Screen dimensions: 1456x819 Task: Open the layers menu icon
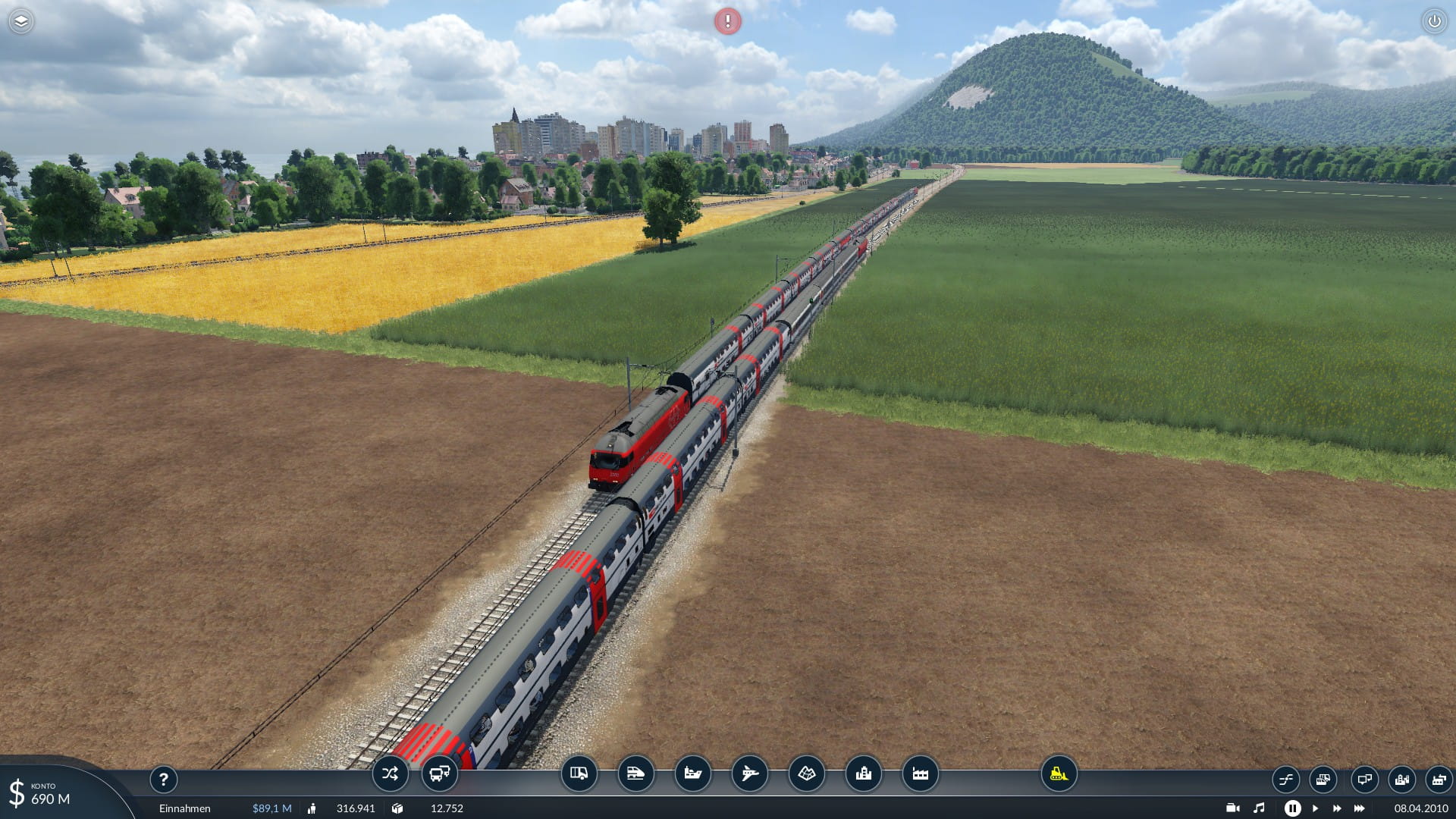[20, 21]
